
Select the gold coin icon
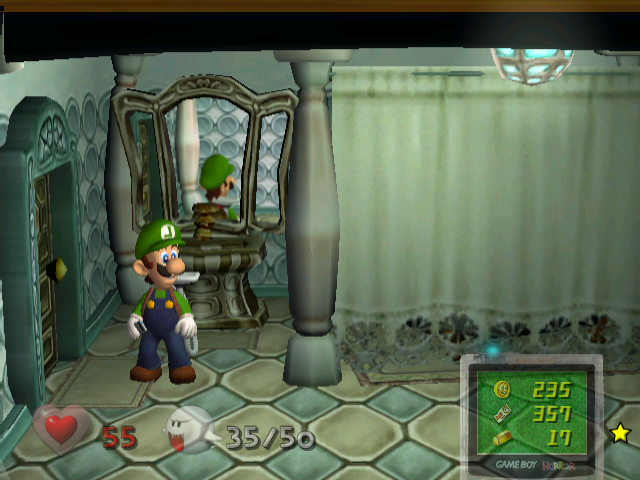502,390
